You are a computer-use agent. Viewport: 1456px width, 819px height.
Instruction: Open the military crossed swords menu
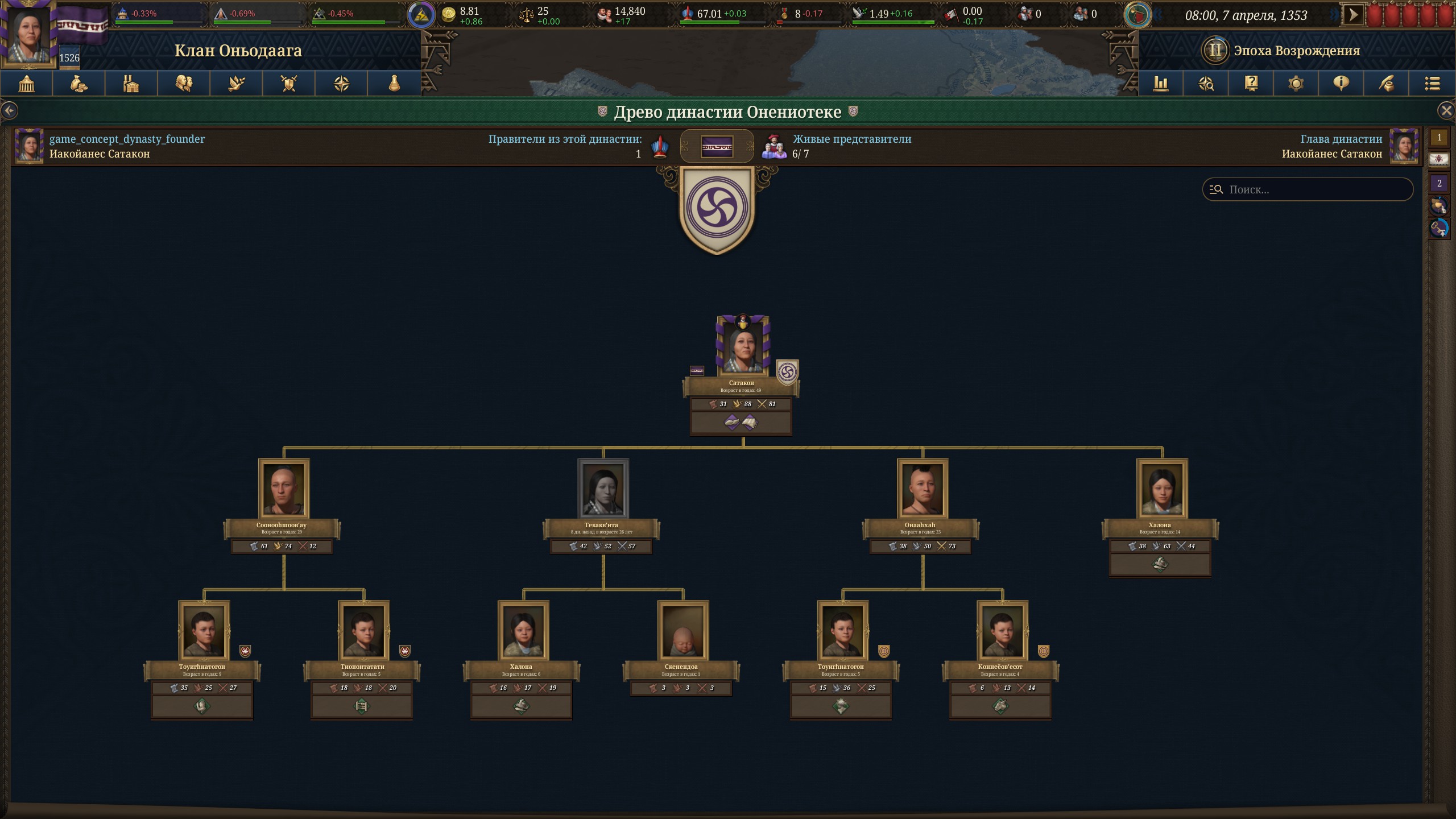click(289, 84)
